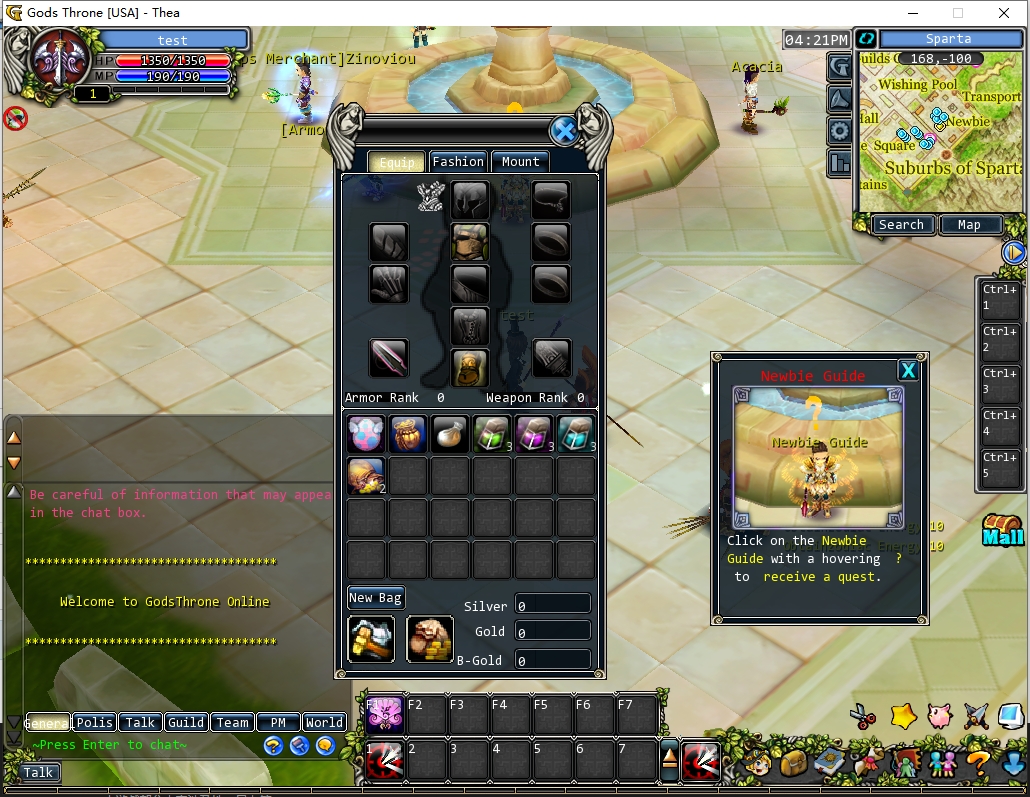Click the yellow star icon
This screenshot has width=1030, height=797.
[903, 716]
